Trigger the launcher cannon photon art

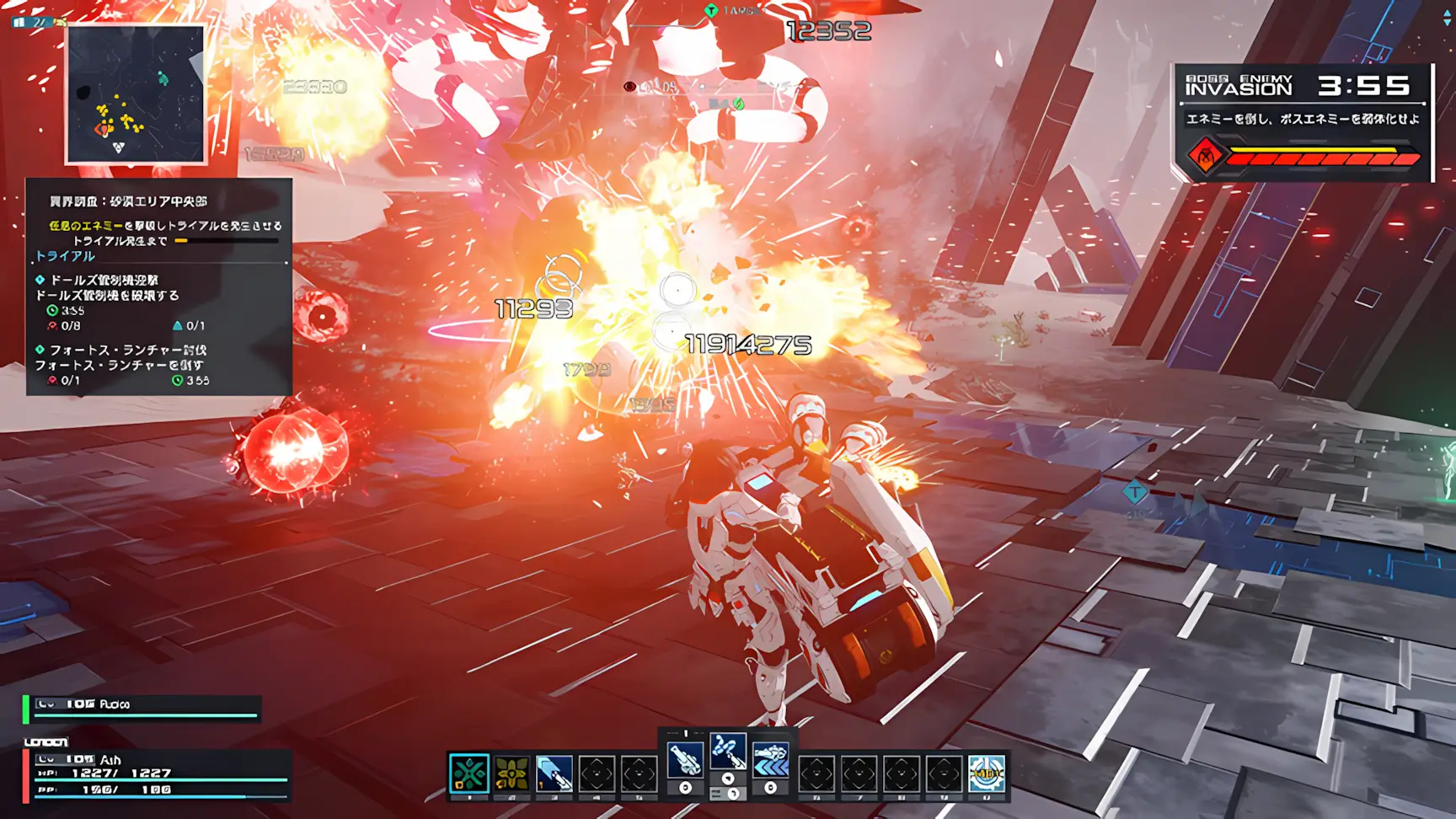pyautogui.click(x=685, y=761)
